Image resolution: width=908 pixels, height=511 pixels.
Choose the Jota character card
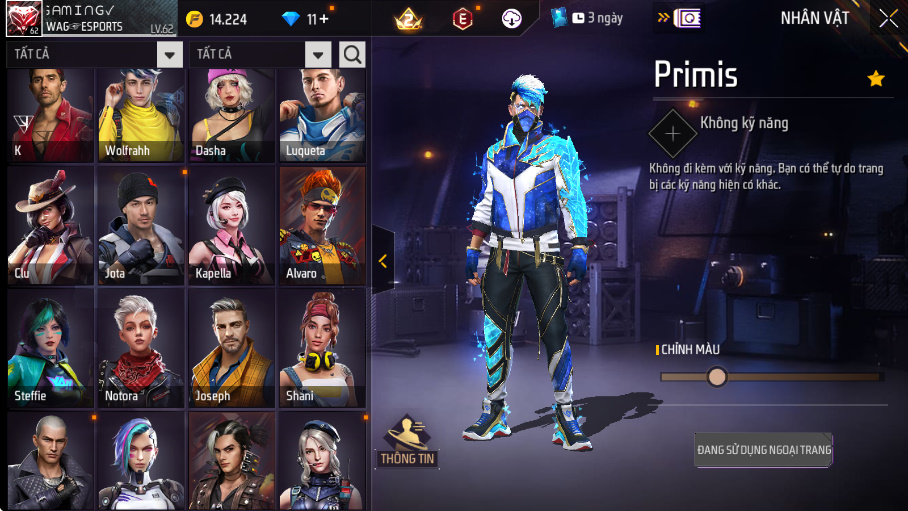[x=140, y=225]
